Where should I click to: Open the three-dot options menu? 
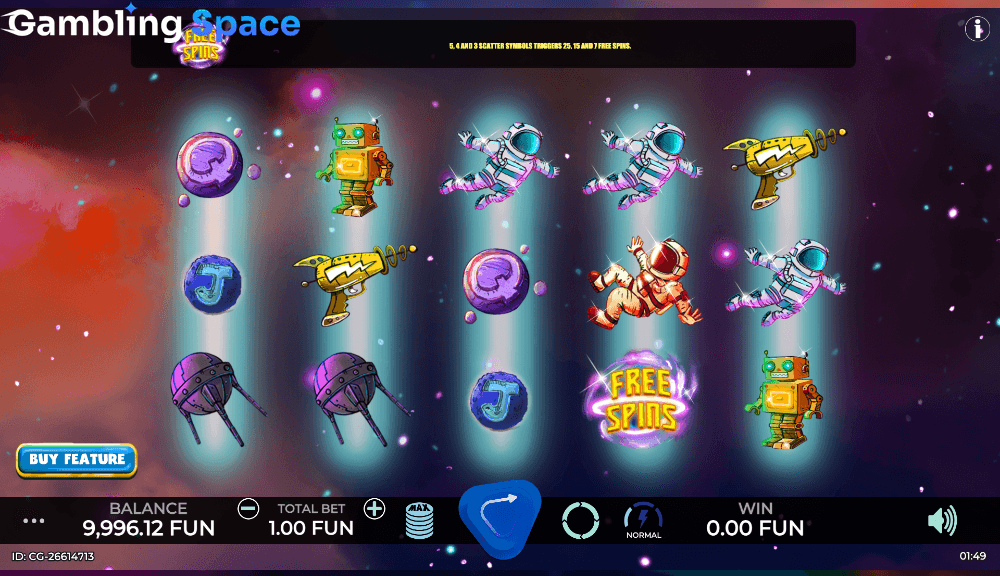coord(34,521)
